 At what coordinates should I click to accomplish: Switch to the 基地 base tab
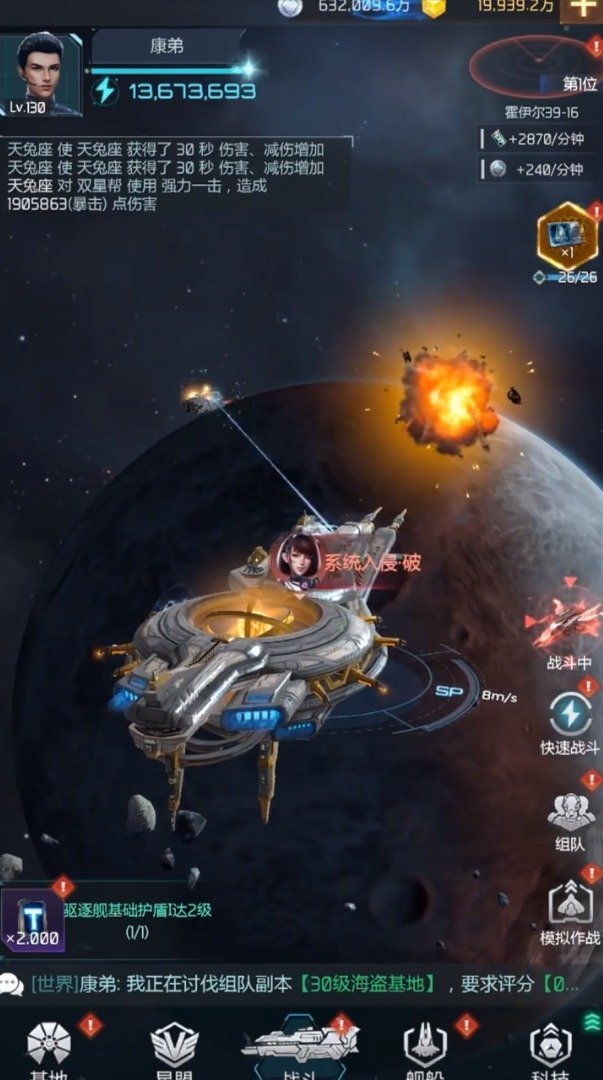pos(49,1049)
